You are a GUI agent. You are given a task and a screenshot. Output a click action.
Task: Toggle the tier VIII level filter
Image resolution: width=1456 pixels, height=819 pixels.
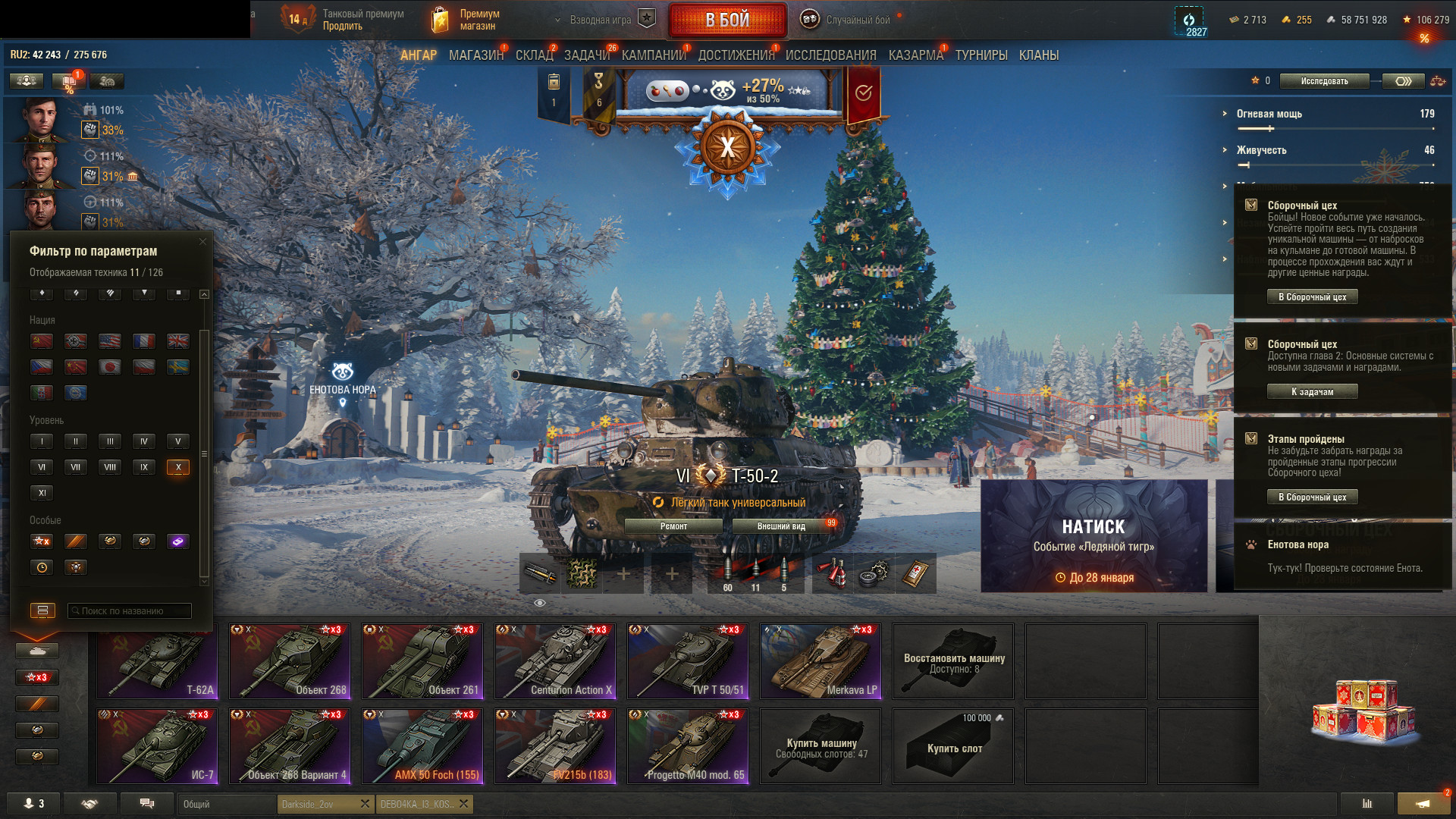pos(110,467)
